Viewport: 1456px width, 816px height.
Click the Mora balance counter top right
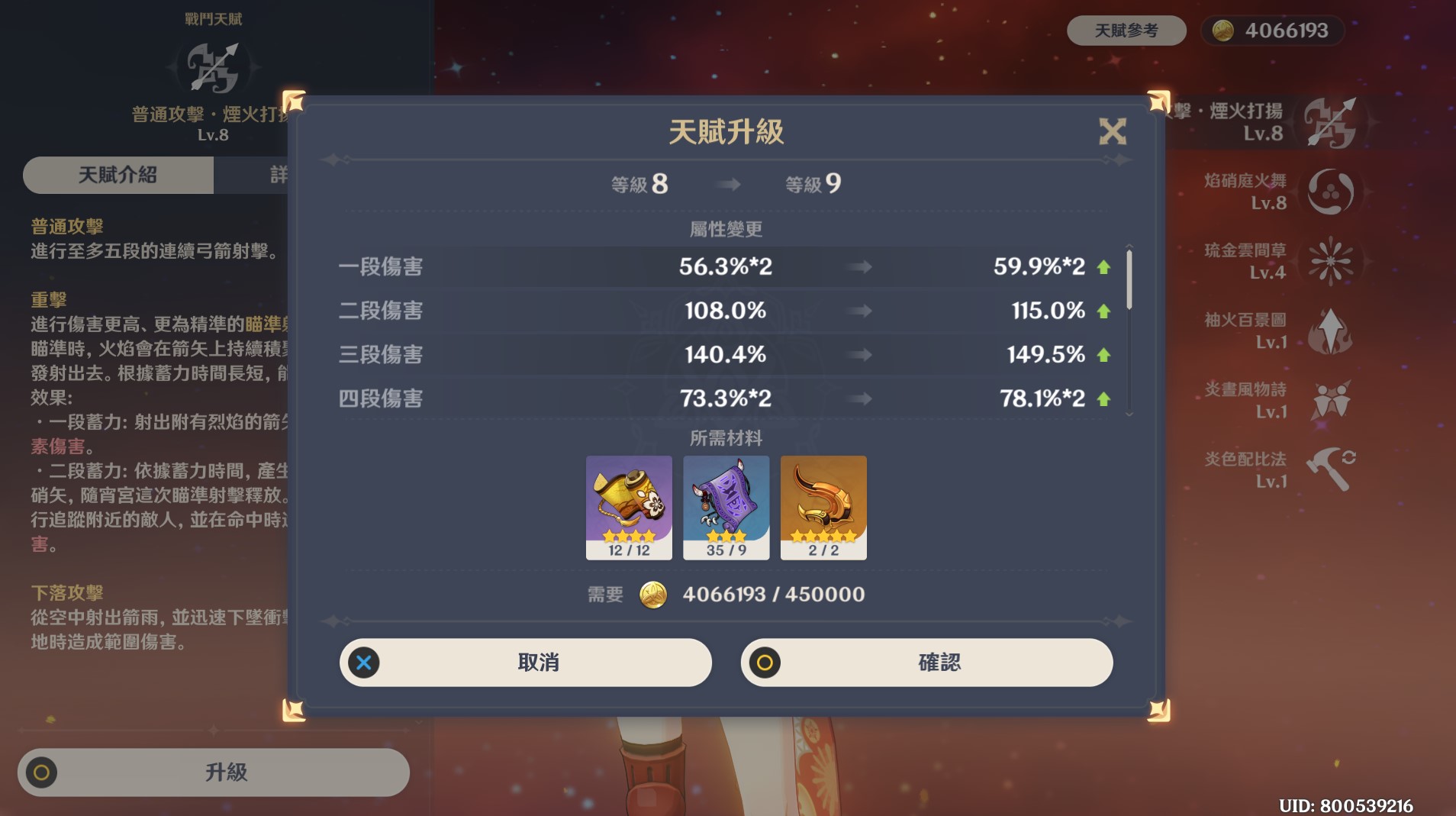1272,31
